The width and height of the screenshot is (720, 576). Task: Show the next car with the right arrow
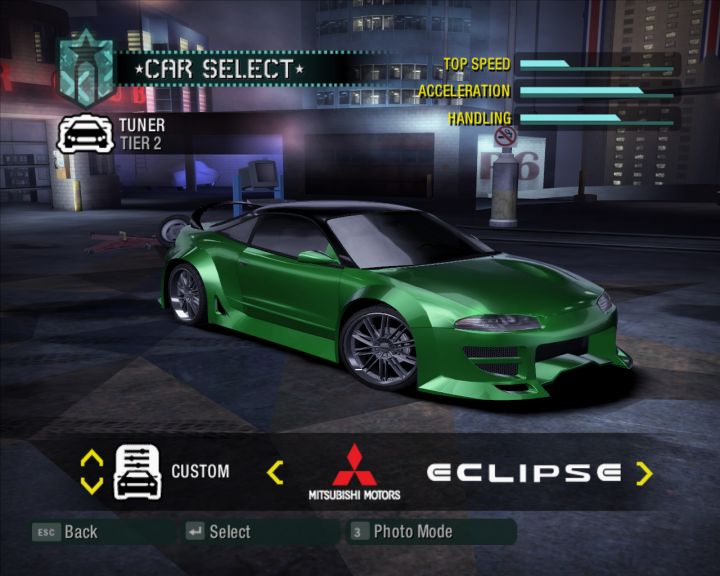pyautogui.click(x=644, y=472)
